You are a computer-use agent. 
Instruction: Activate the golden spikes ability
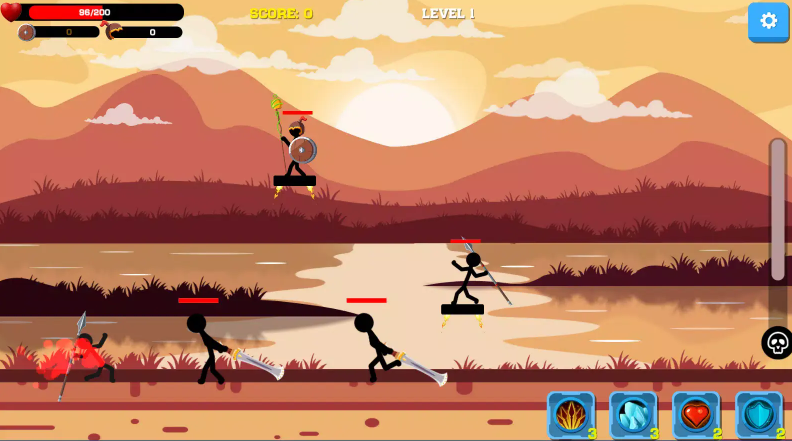click(x=571, y=414)
